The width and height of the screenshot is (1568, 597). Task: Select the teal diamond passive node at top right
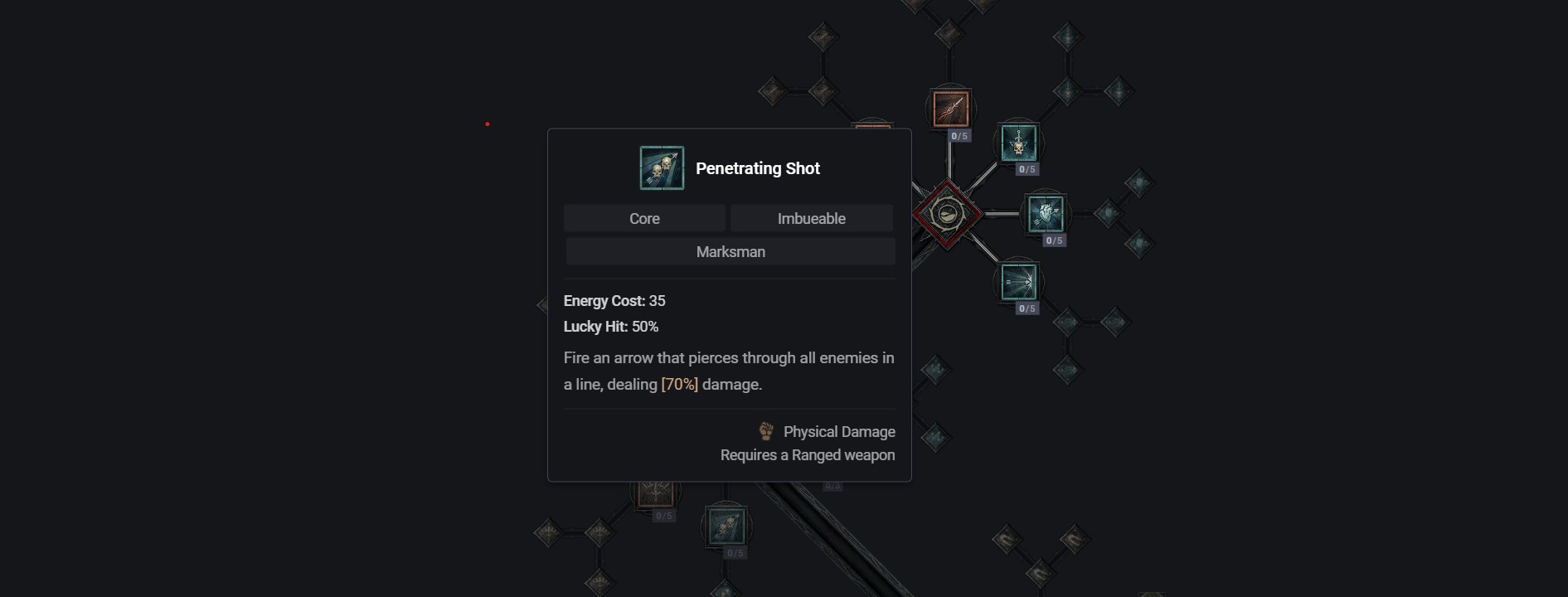click(x=1067, y=36)
